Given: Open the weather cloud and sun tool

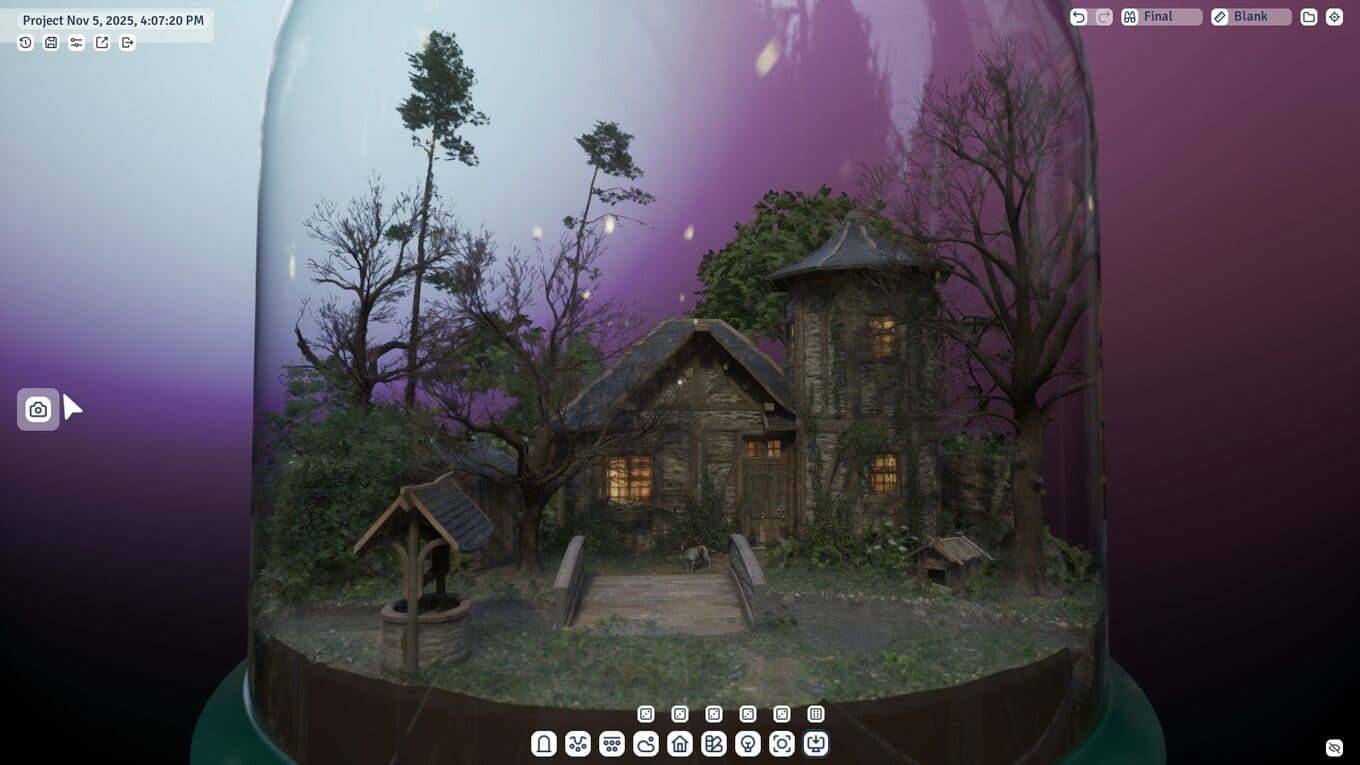Looking at the screenshot, I should click(646, 744).
